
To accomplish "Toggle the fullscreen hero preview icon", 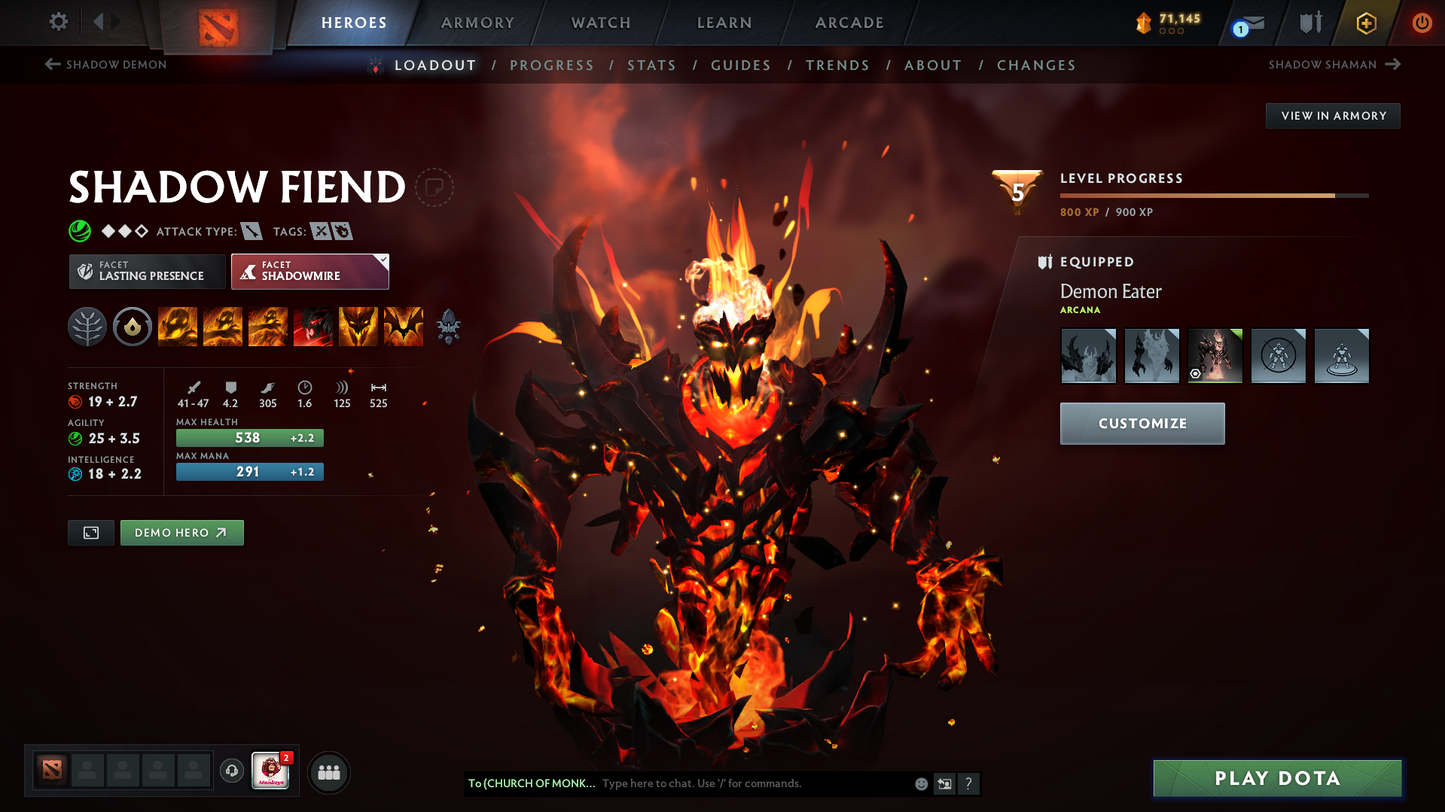I will pos(90,532).
